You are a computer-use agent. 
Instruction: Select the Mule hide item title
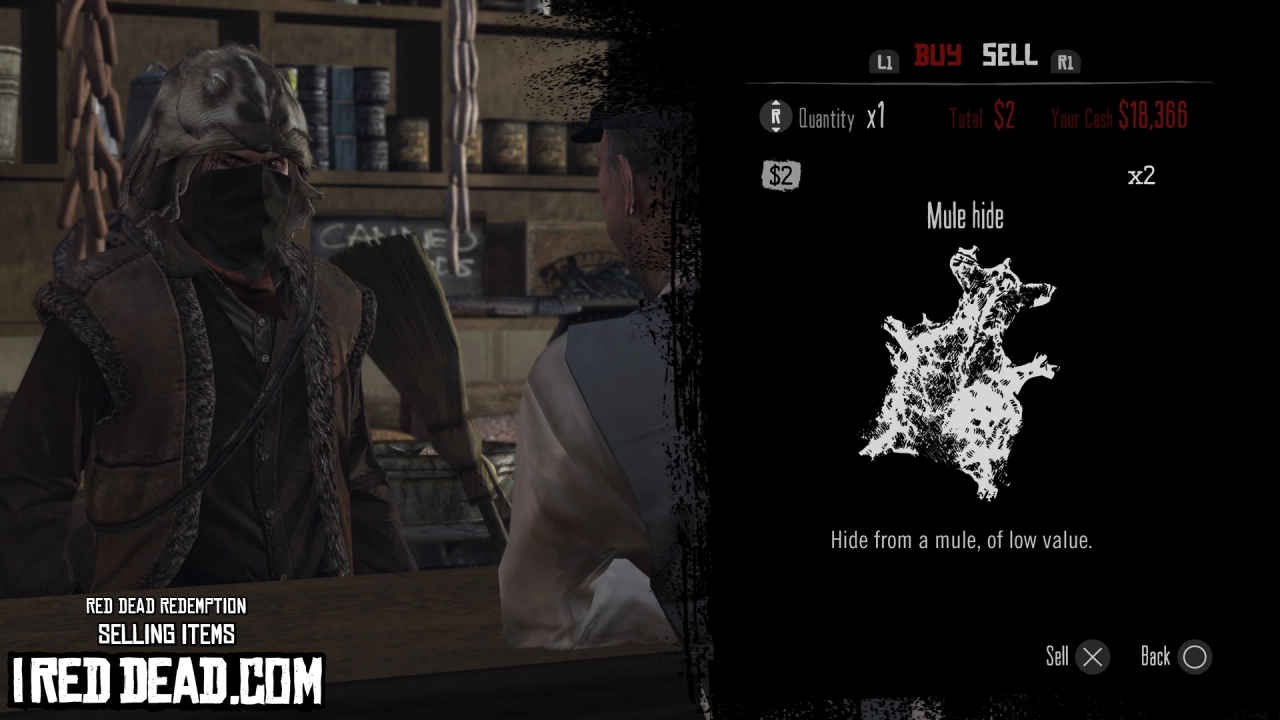(965, 216)
